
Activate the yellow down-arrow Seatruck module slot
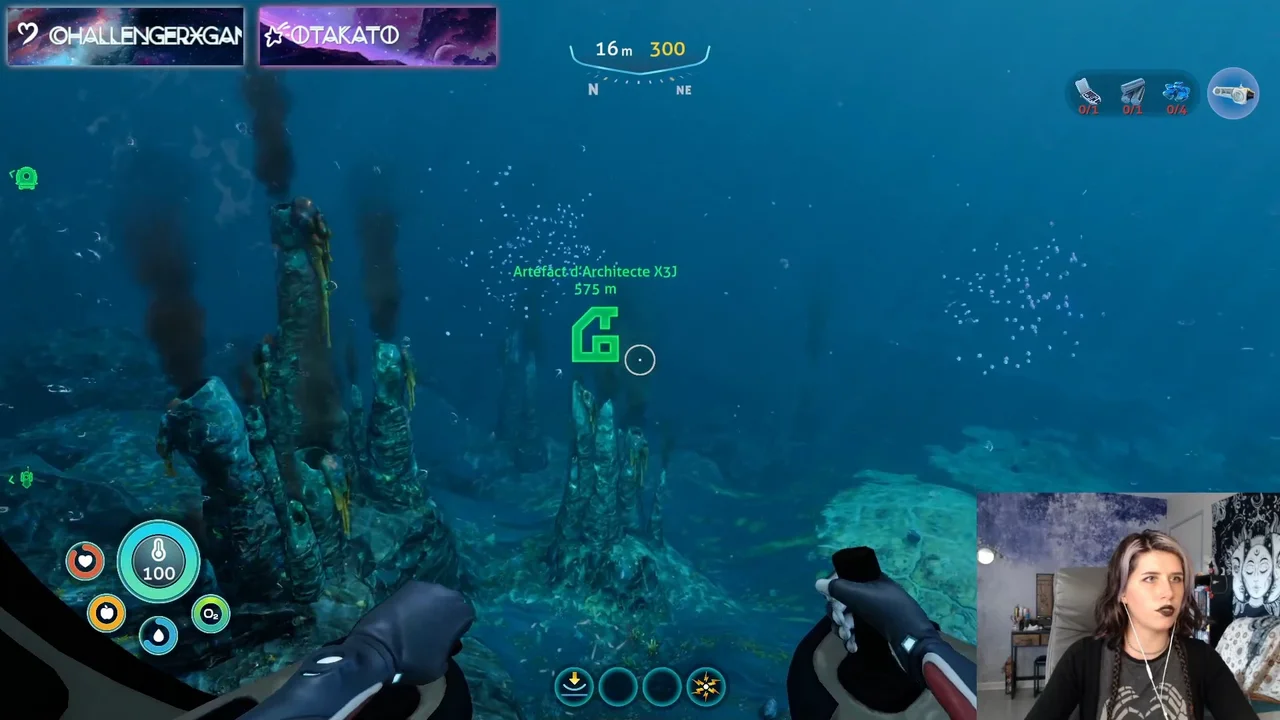coord(574,686)
